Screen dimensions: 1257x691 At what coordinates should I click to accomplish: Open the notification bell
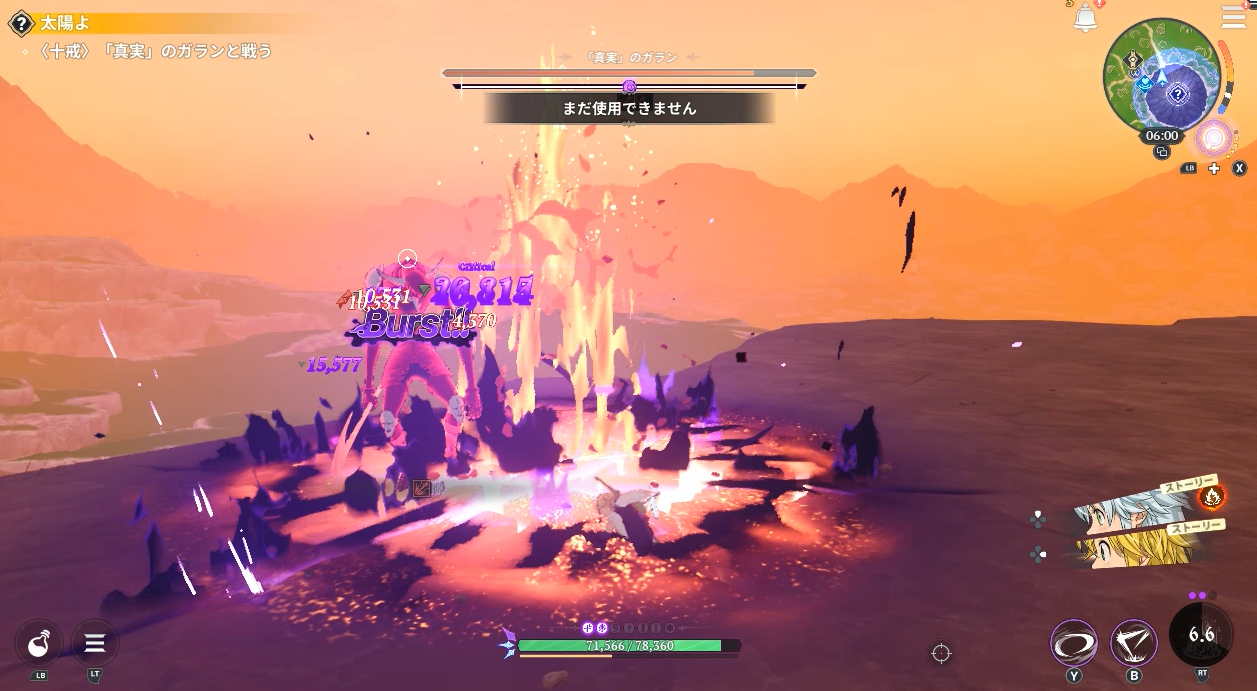pyautogui.click(x=1085, y=17)
